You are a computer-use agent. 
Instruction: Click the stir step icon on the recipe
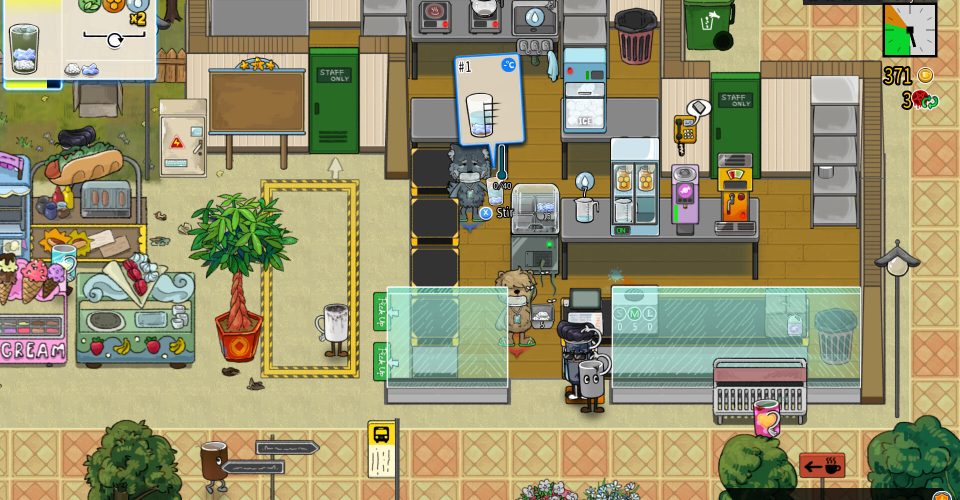coord(115,40)
